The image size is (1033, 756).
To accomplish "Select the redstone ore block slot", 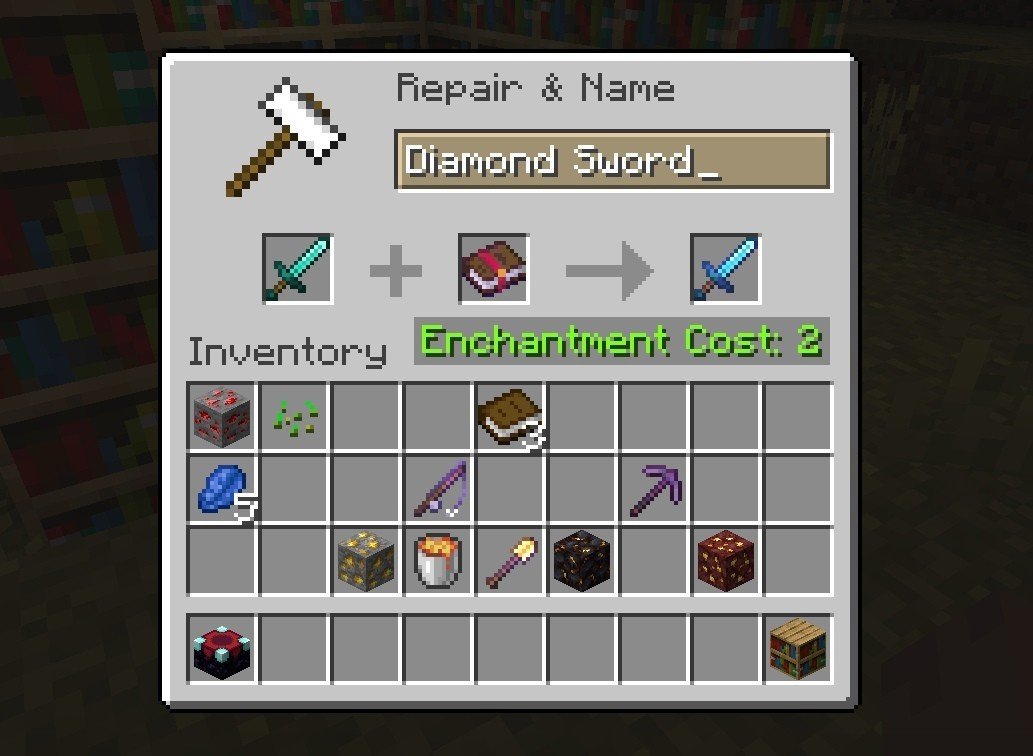I will (x=222, y=416).
